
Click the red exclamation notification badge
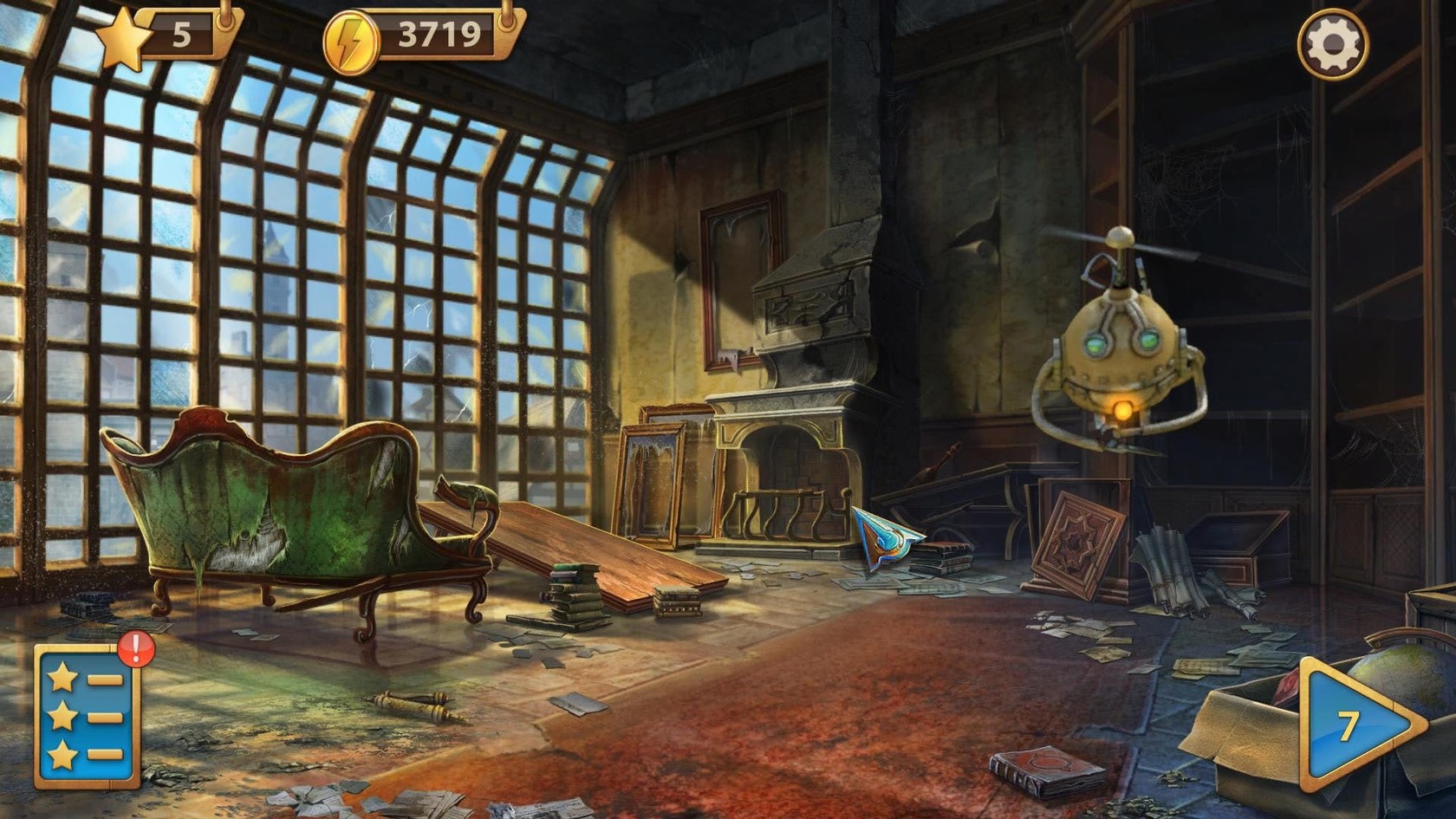click(134, 648)
